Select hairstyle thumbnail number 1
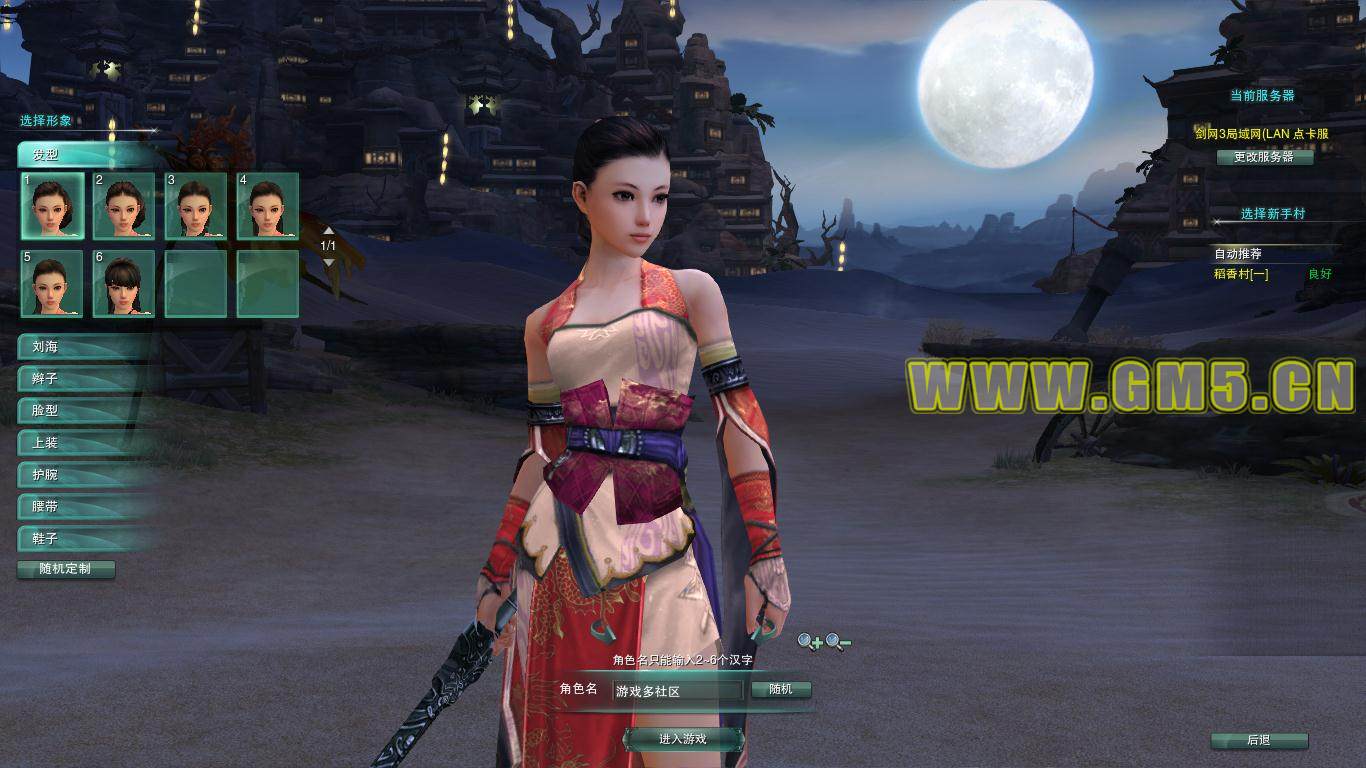The height and width of the screenshot is (768, 1366). (53, 205)
